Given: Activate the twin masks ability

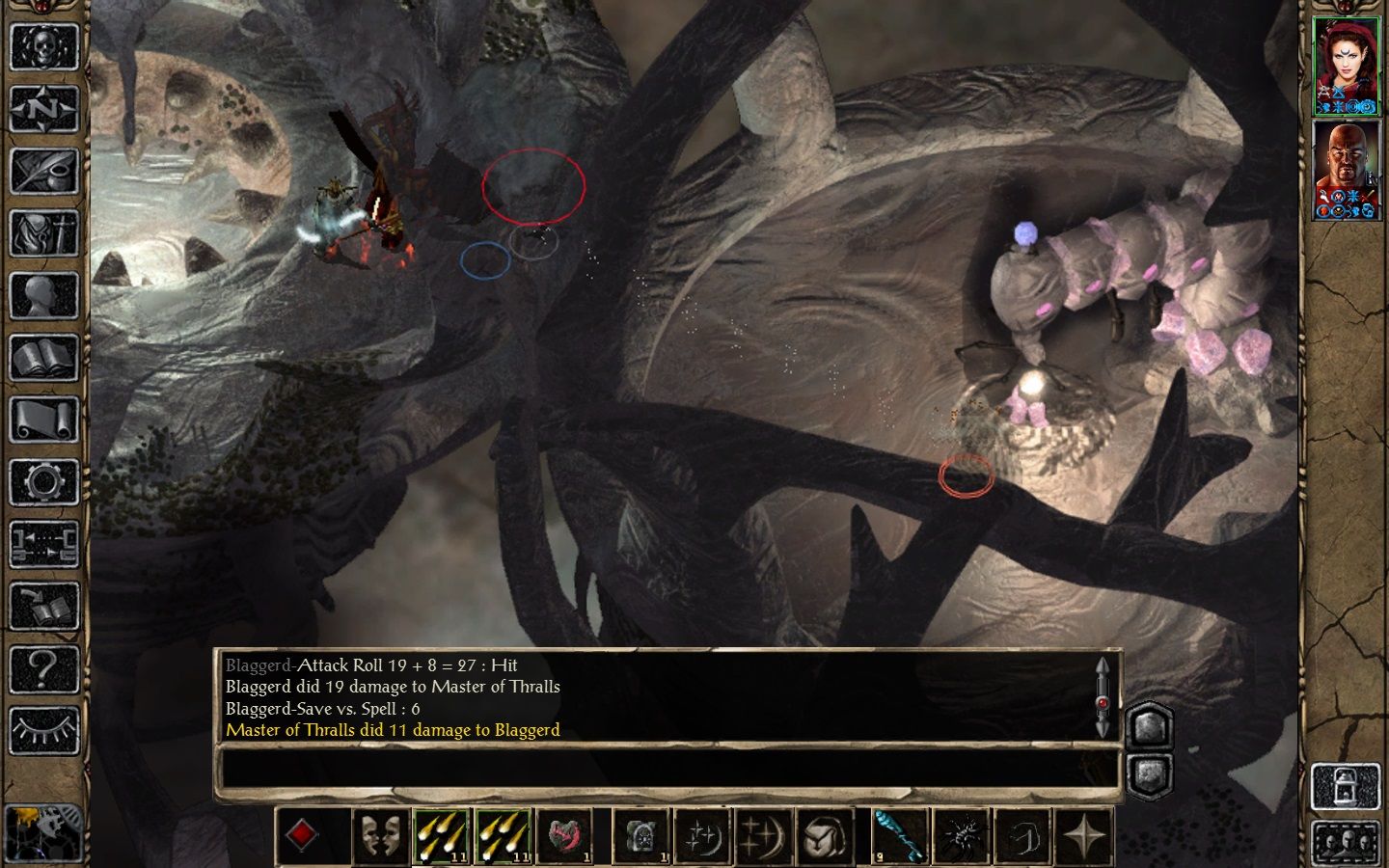Looking at the screenshot, I should (379, 835).
